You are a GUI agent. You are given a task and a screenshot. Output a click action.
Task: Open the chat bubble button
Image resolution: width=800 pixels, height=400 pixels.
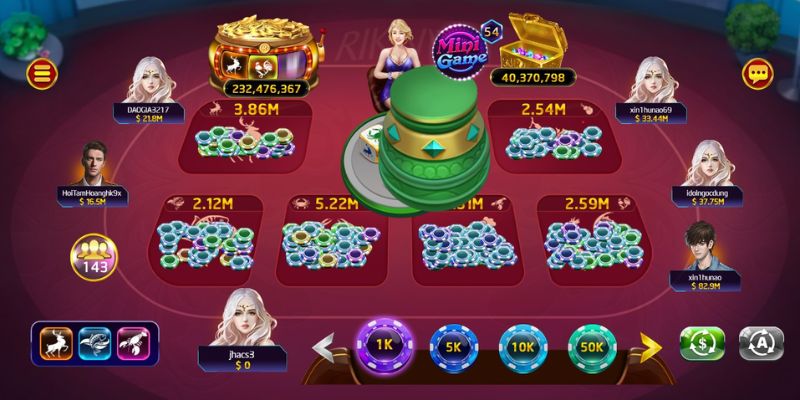(x=756, y=73)
